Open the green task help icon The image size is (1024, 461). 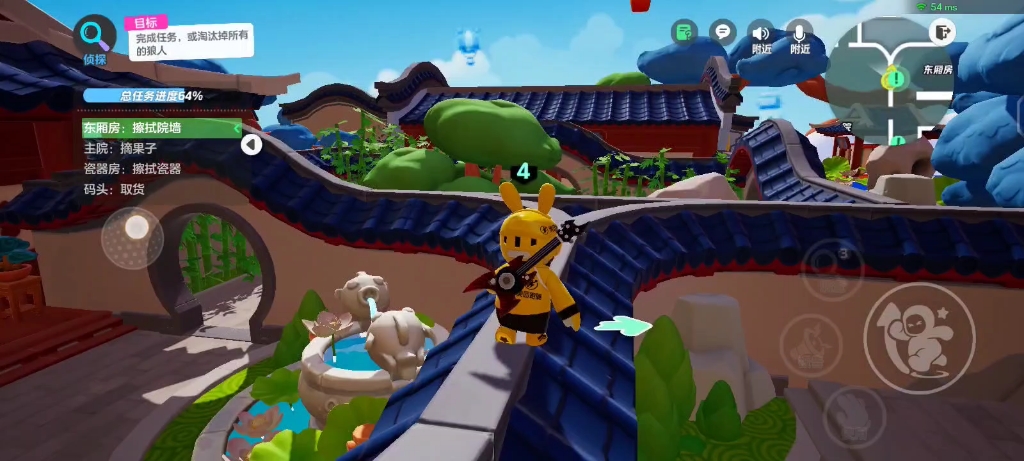[x=683, y=32]
